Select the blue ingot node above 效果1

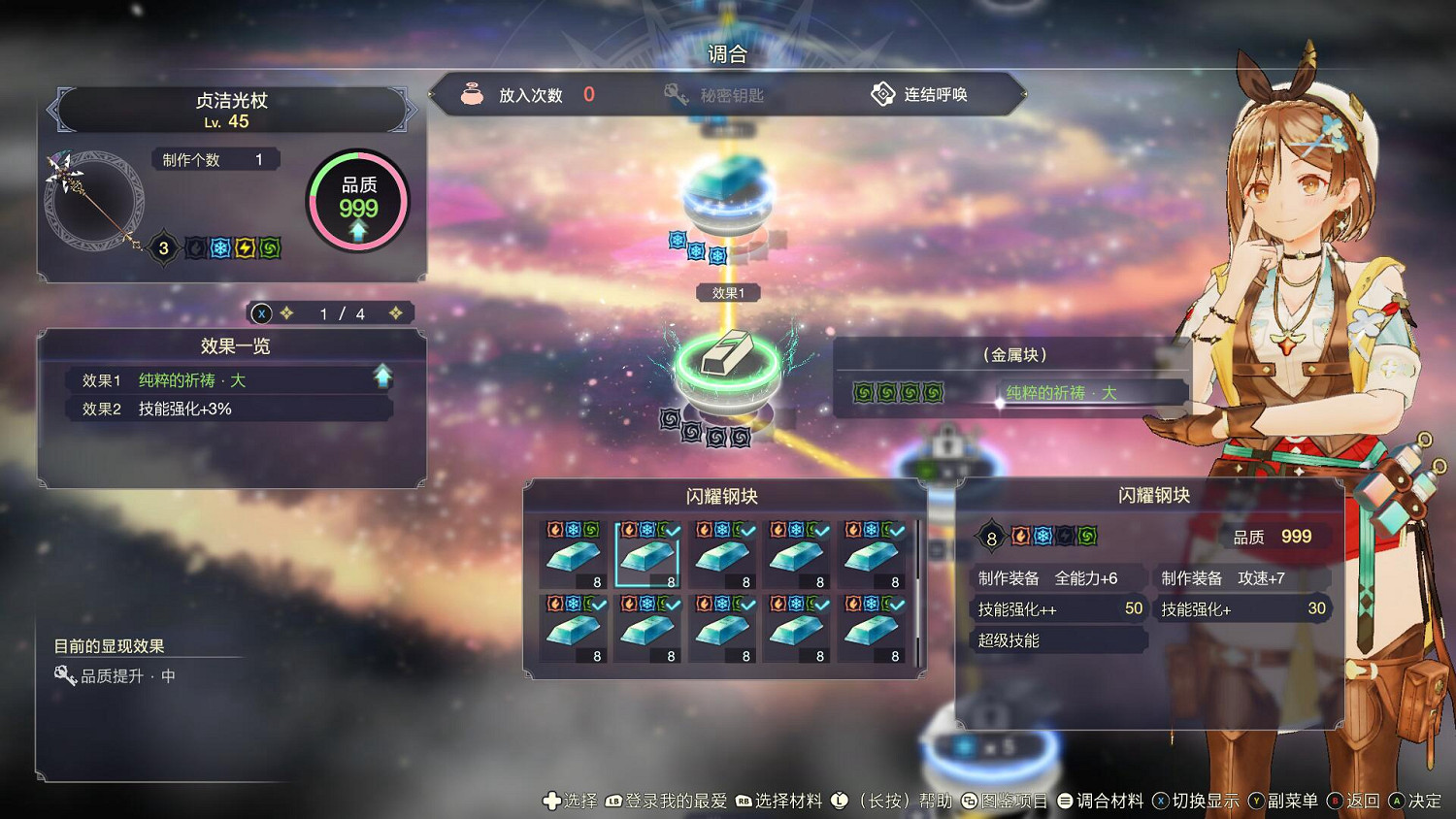click(726, 186)
